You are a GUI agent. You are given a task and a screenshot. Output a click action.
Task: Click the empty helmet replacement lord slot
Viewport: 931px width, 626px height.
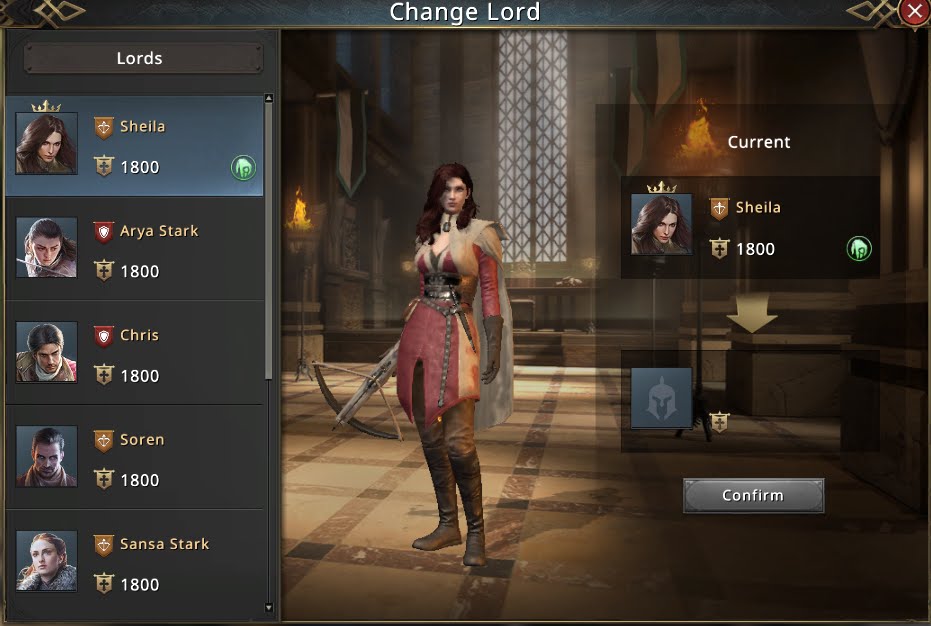(x=661, y=398)
